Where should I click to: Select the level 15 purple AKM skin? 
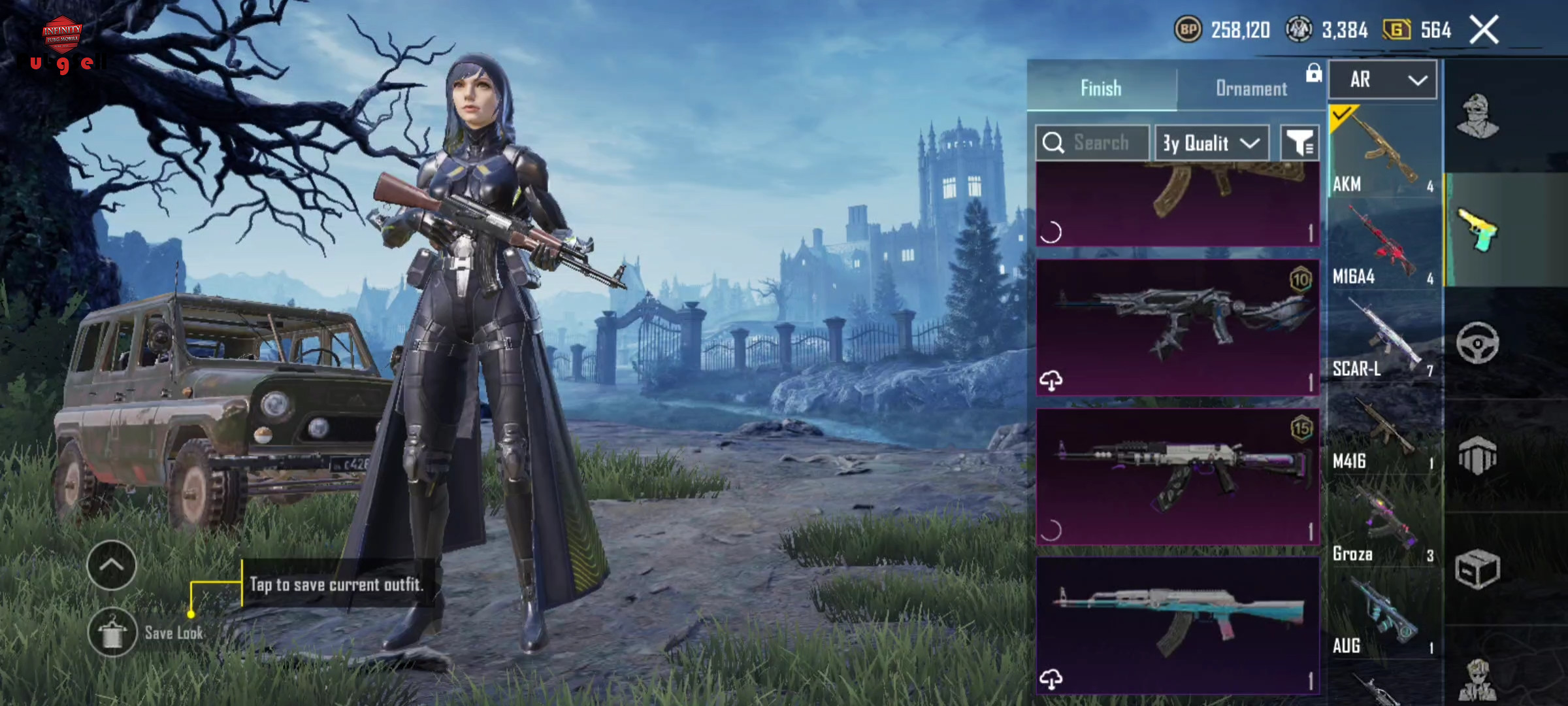(1177, 476)
